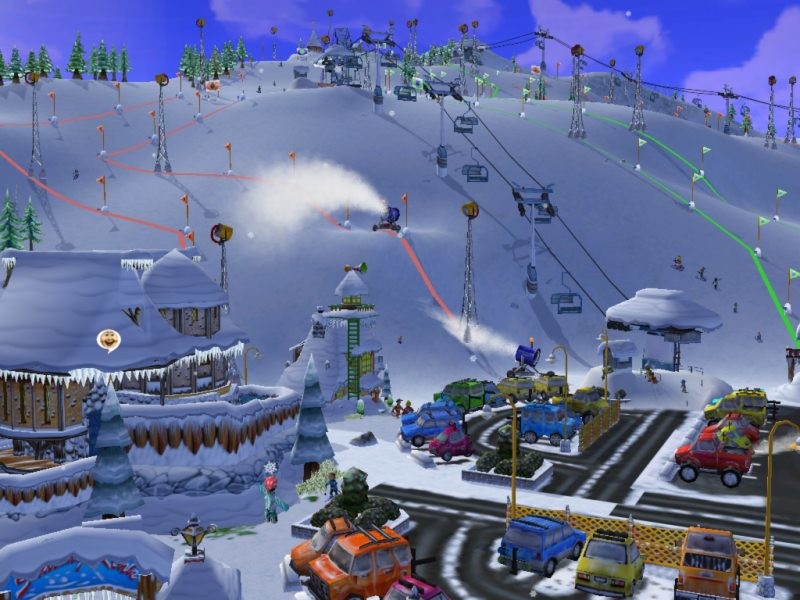
Task: Select the snowflake thought bubble above guest
Action: [269, 467]
